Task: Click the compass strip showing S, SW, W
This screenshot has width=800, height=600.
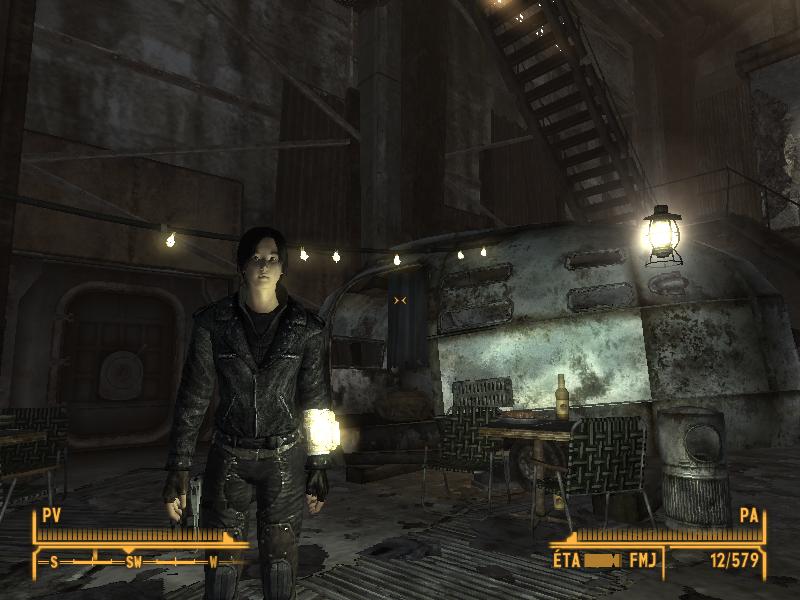Action: [x=133, y=562]
